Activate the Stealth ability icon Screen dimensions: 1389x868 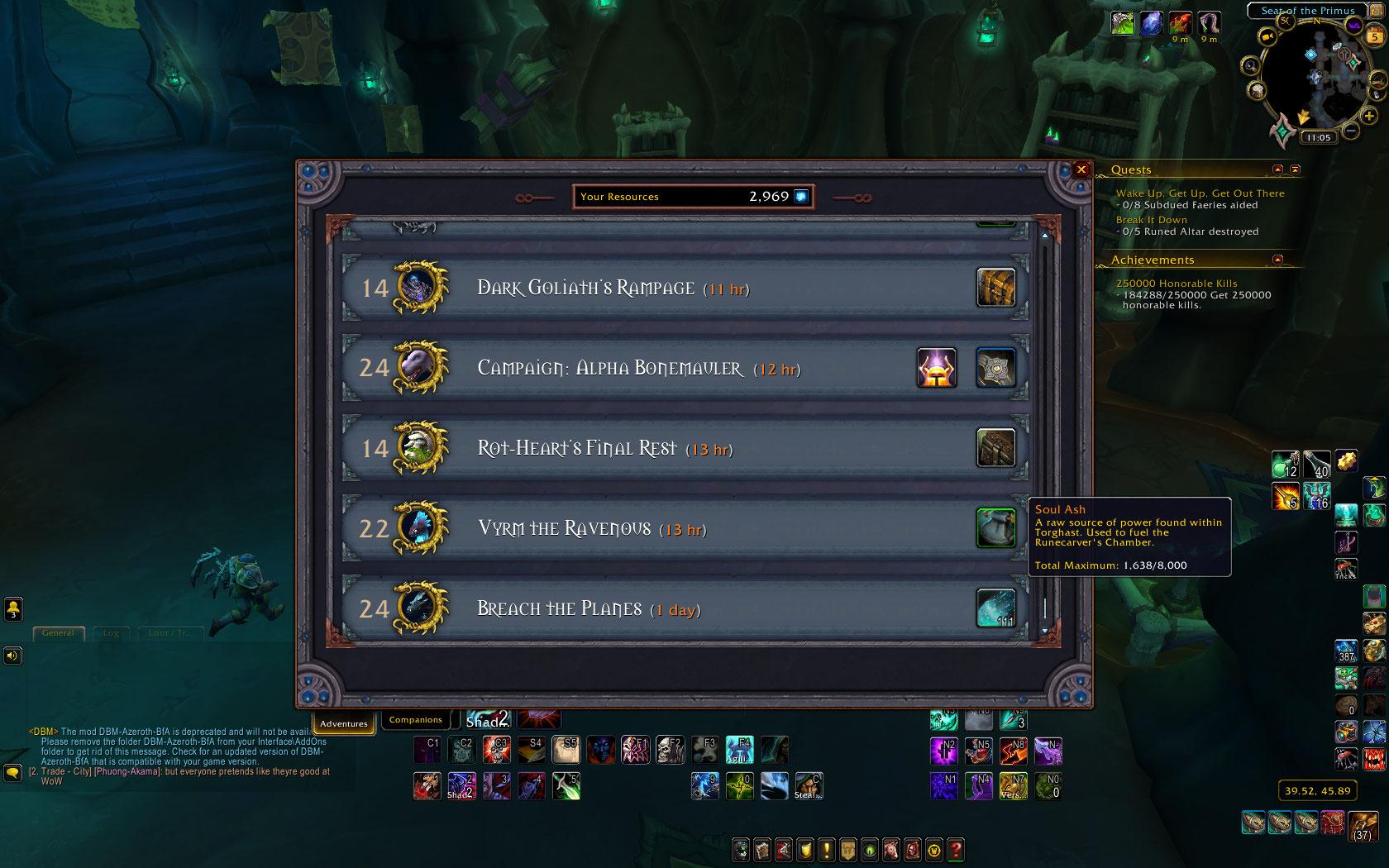pos(808,785)
